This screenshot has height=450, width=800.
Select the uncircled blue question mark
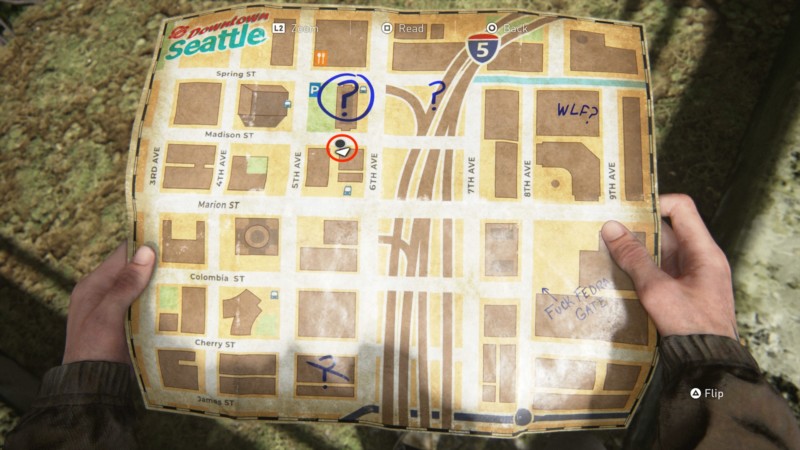point(435,96)
